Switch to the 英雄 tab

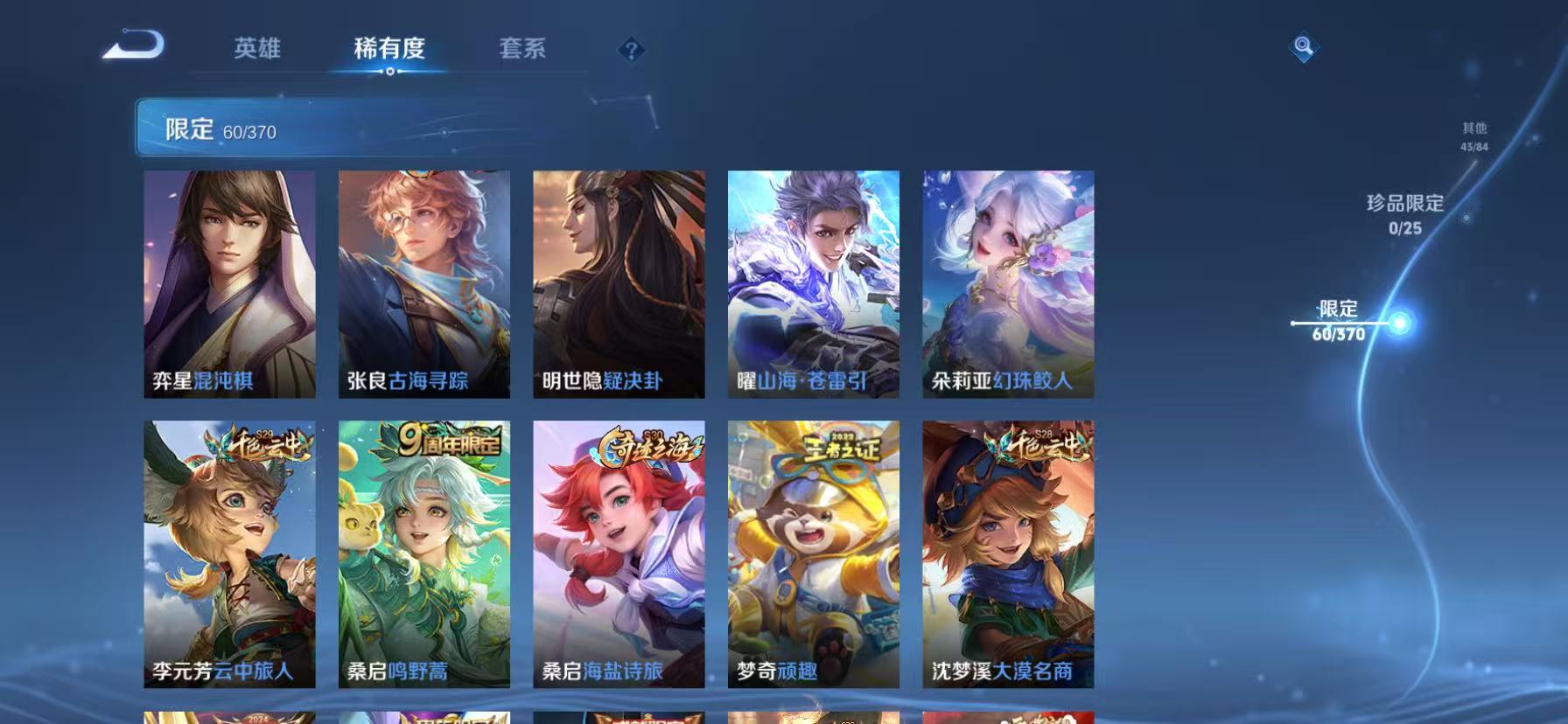tap(257, 50)
